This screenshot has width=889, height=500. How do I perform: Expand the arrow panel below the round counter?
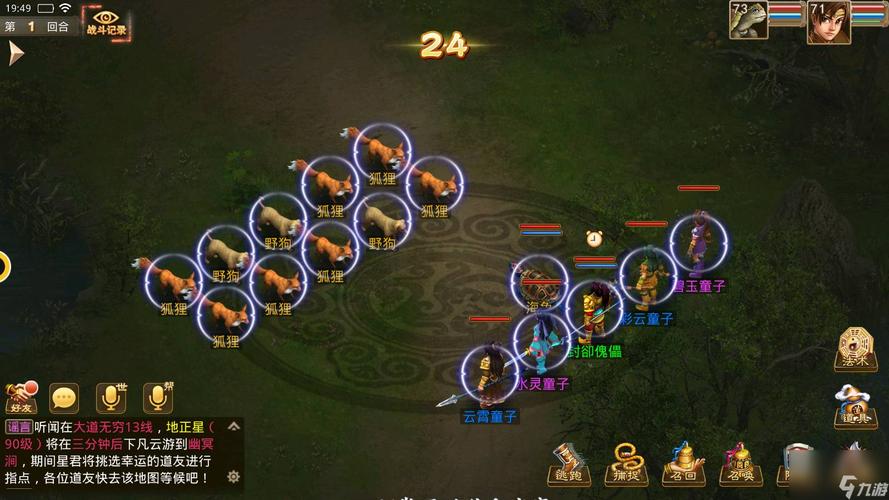(x=14, y=52)
